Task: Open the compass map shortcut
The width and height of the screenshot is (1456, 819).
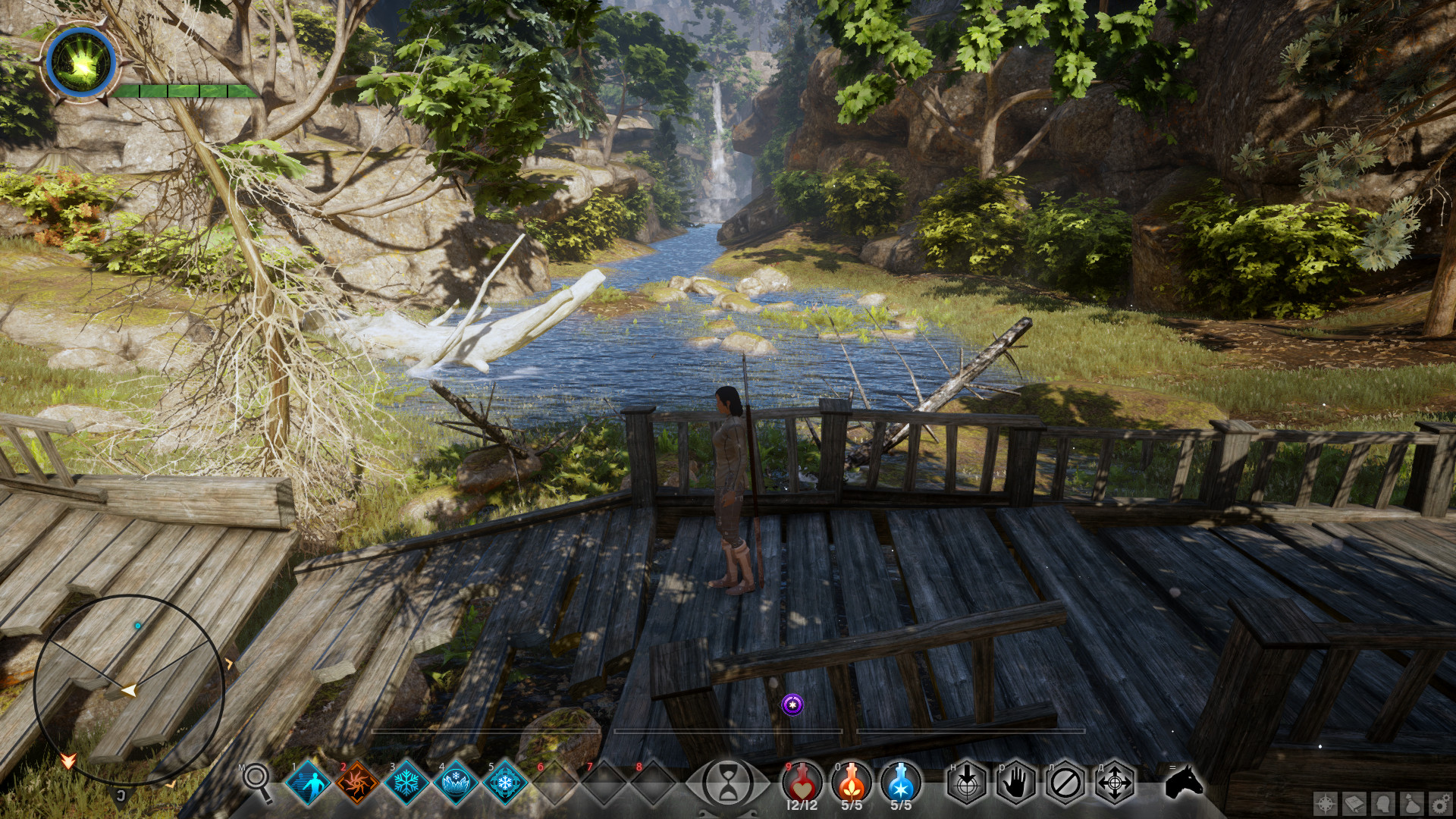Action: click(x=1326, y=804)
